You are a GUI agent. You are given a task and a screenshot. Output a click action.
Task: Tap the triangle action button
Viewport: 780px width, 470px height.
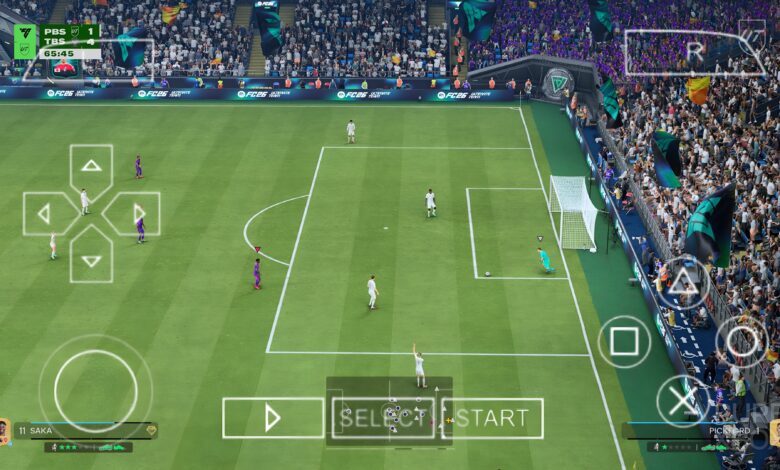[683, 283]
